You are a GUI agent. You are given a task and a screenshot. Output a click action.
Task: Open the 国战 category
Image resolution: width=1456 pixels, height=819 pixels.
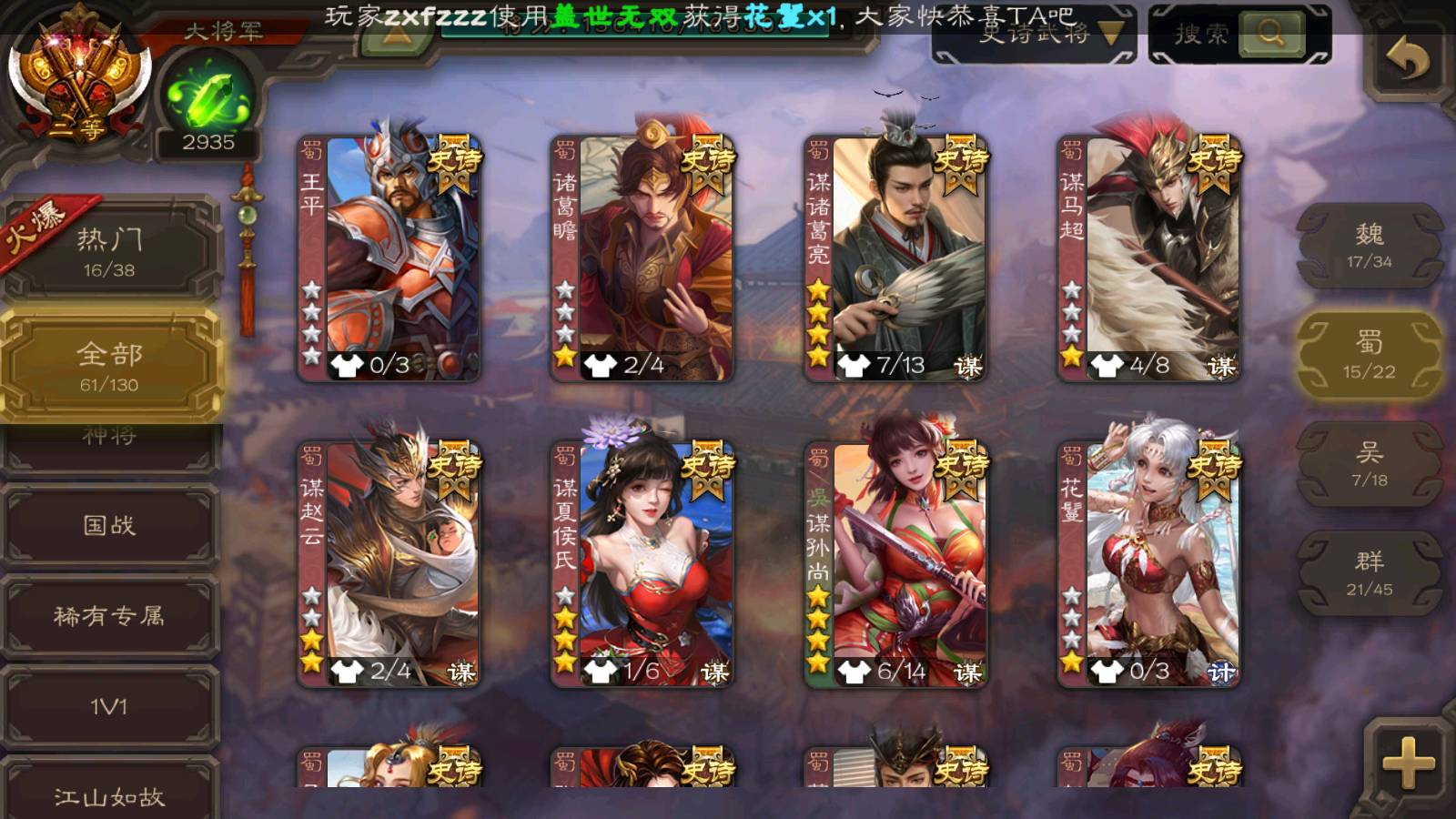point(109,525)
